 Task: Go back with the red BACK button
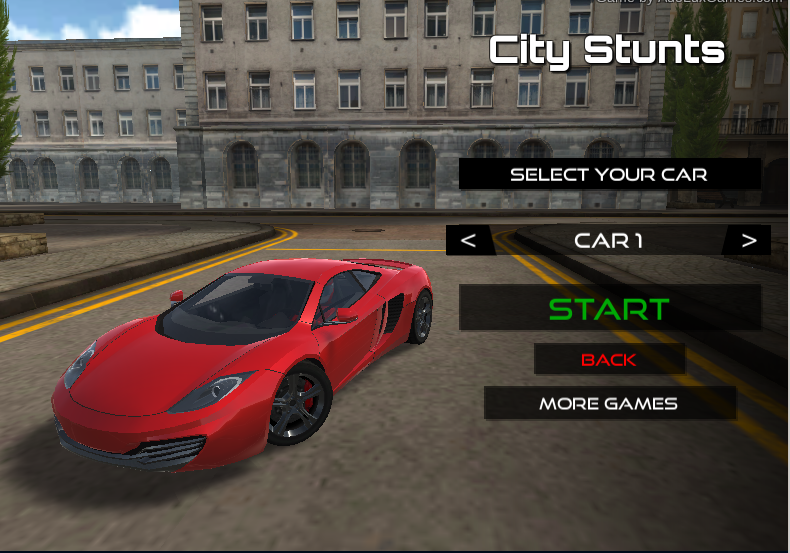[x=609, y=359]
